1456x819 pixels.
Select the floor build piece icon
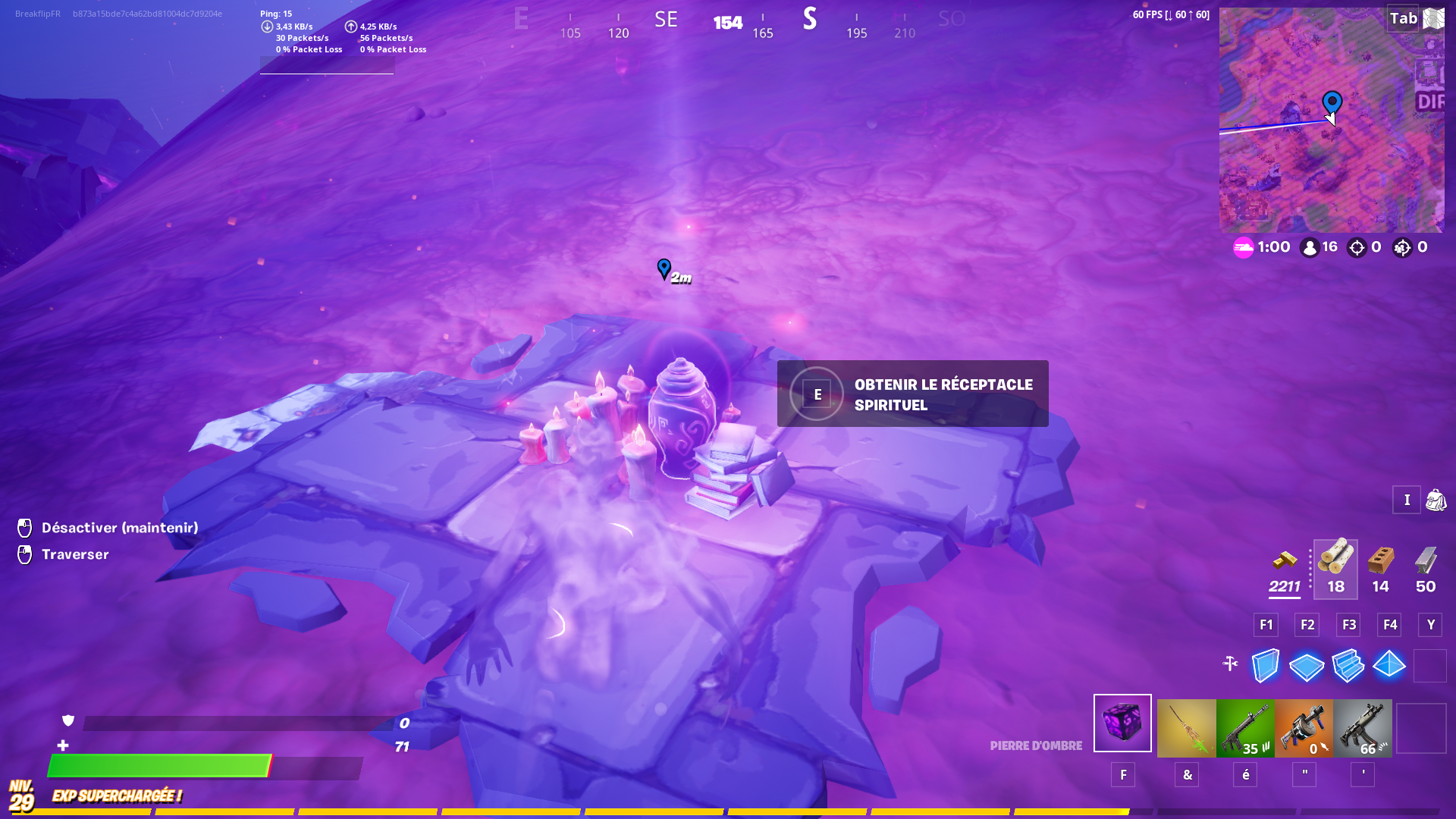pyautogui.click(x=1307, y=666)
